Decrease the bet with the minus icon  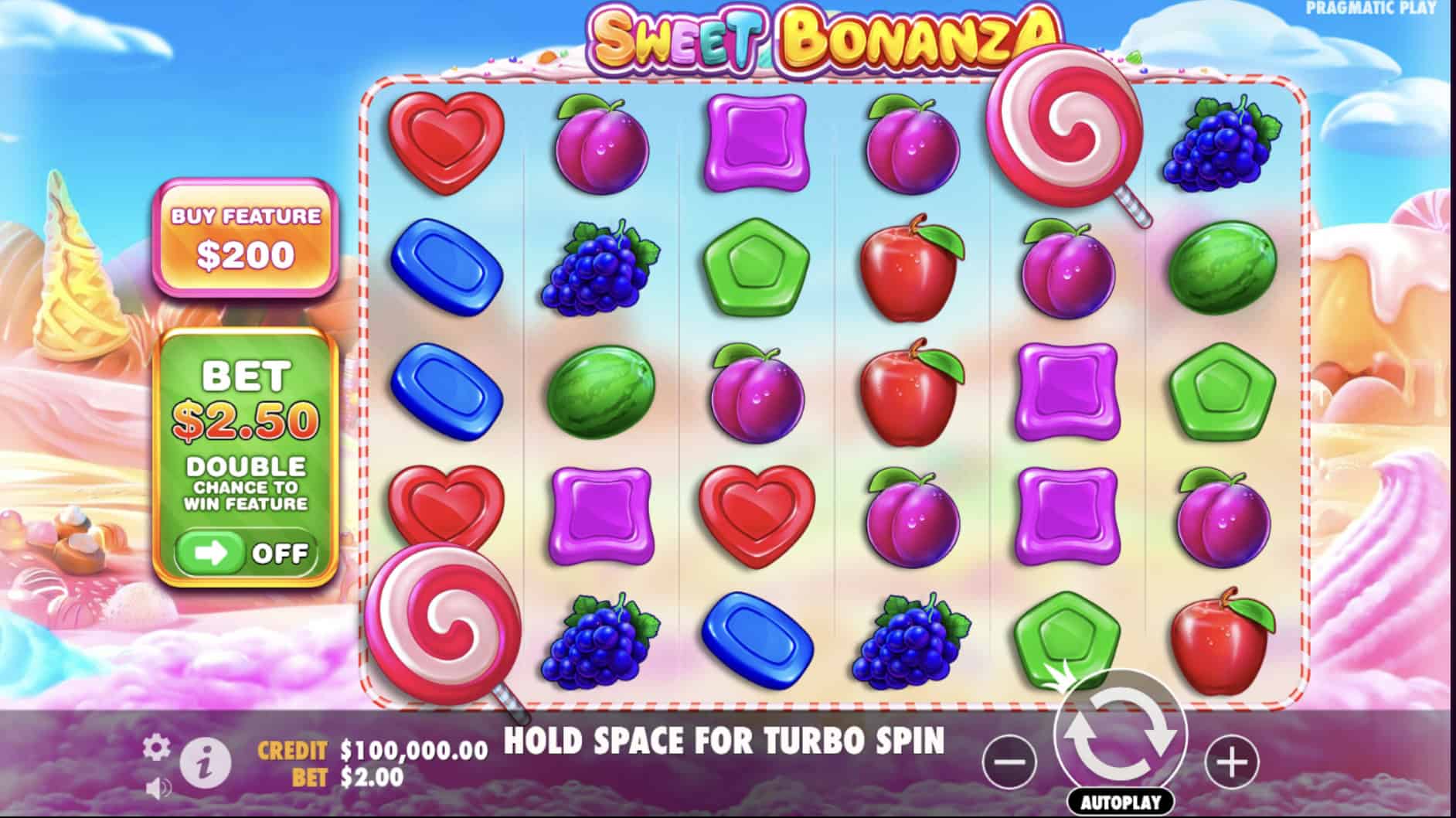pyautogui.click(x=1009, y=761)
